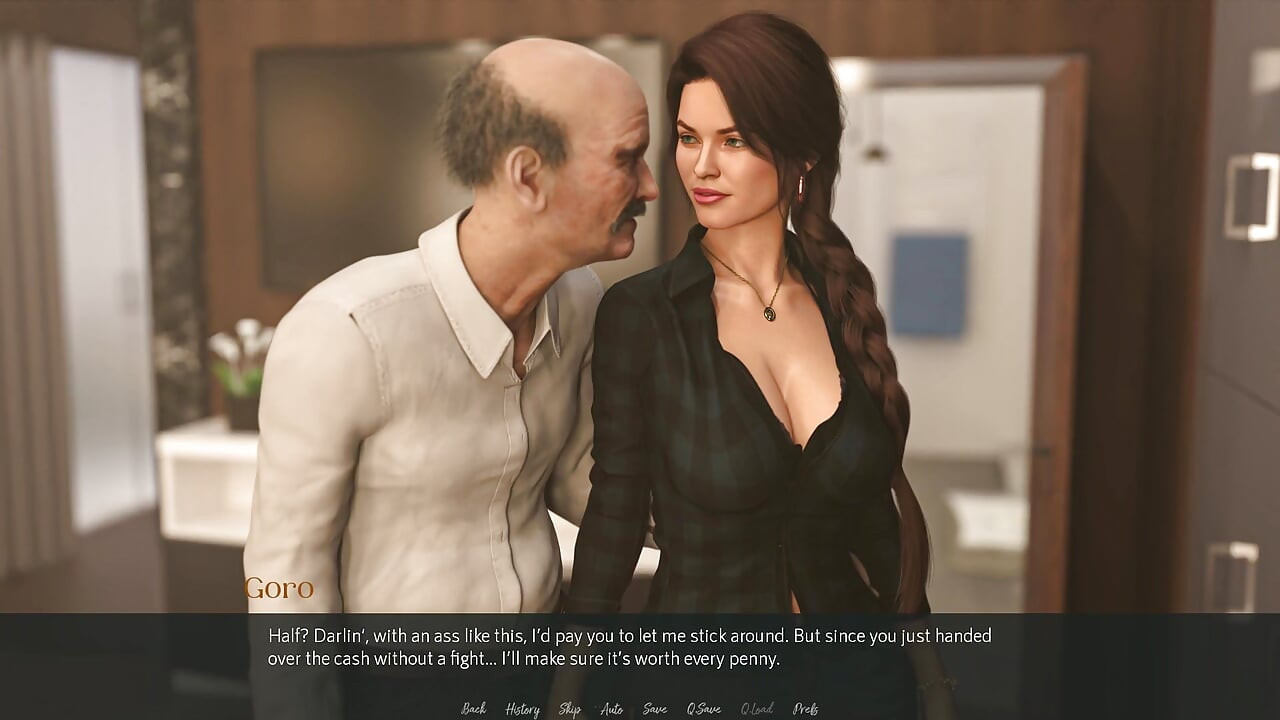Screen dimensions: 1280x720
Task: Restore progress using quick load
Action: tap(756, 709)
